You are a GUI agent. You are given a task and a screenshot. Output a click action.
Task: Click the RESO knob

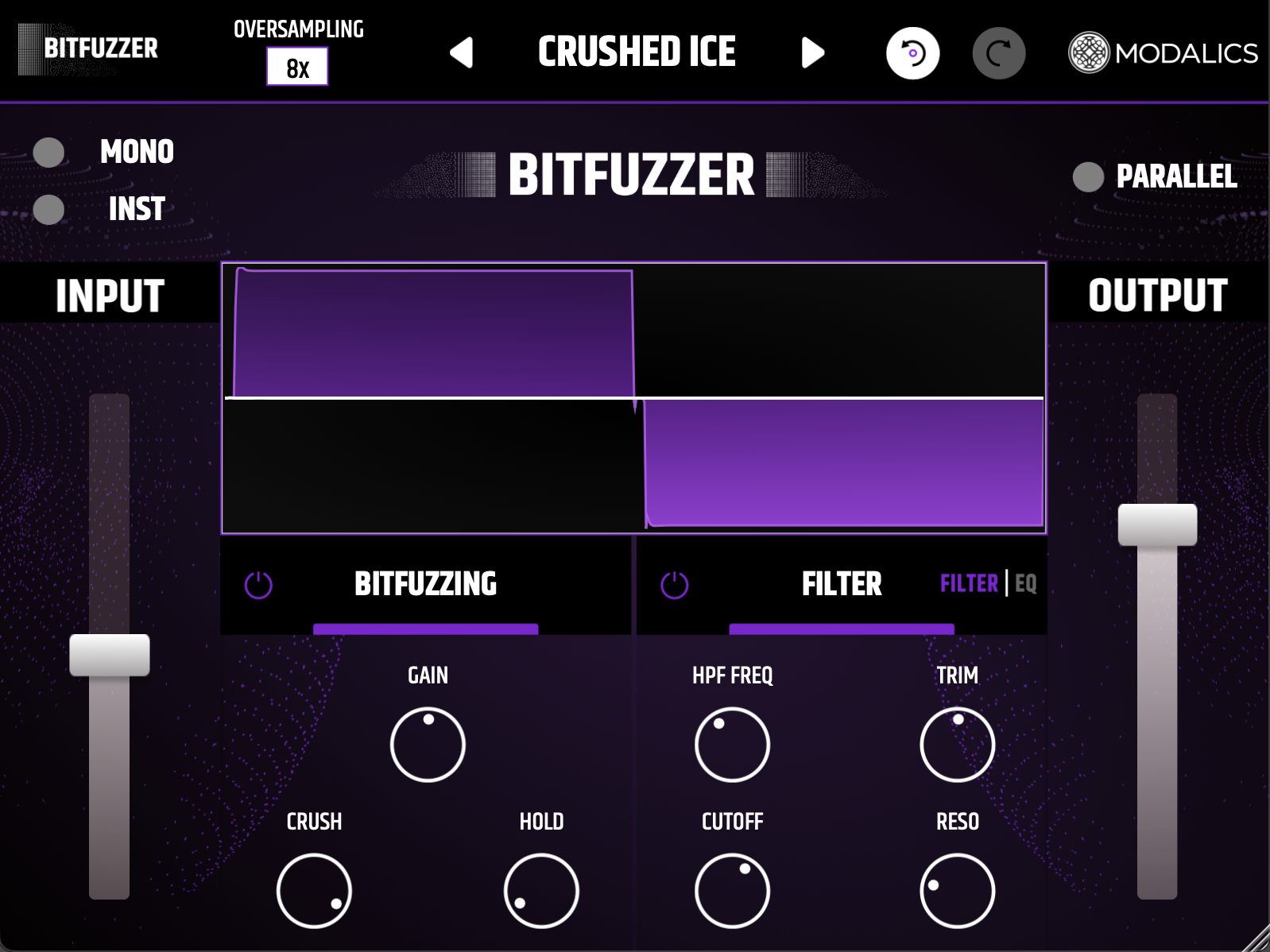point(957,891)
